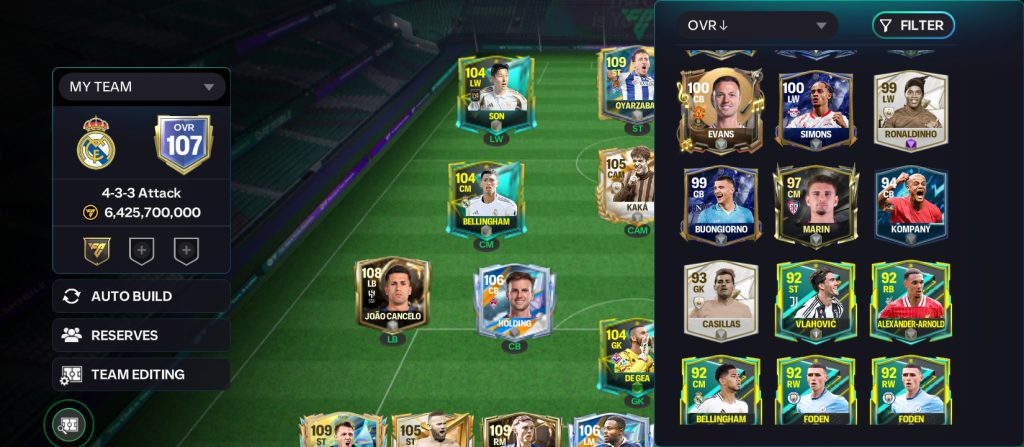Select the 92 CM Bellingham list card
The height and width of the screenshot is (447, 1024).
coord(720,388)
